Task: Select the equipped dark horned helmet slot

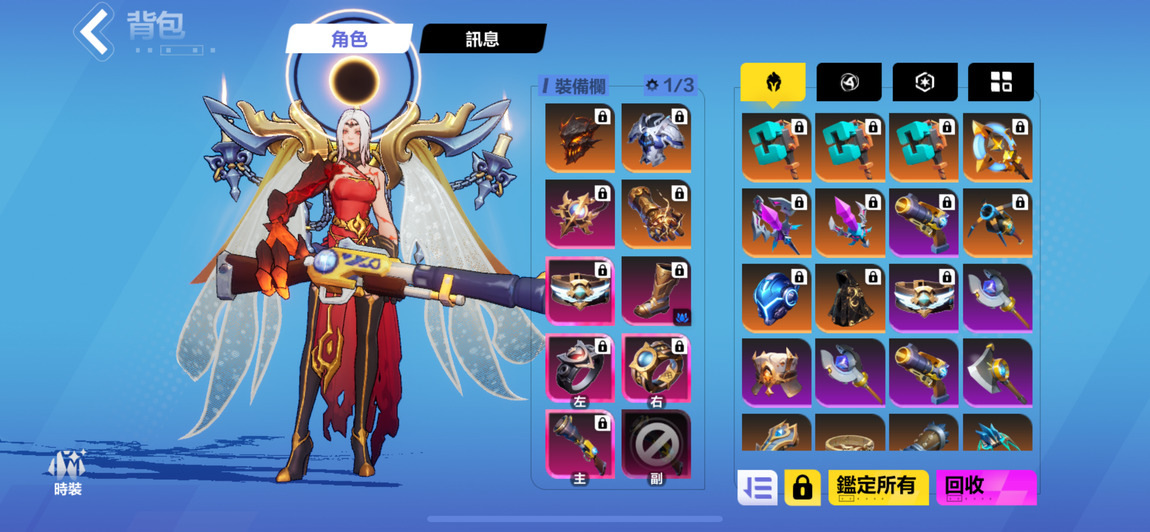Action: (x=580, y=137)
